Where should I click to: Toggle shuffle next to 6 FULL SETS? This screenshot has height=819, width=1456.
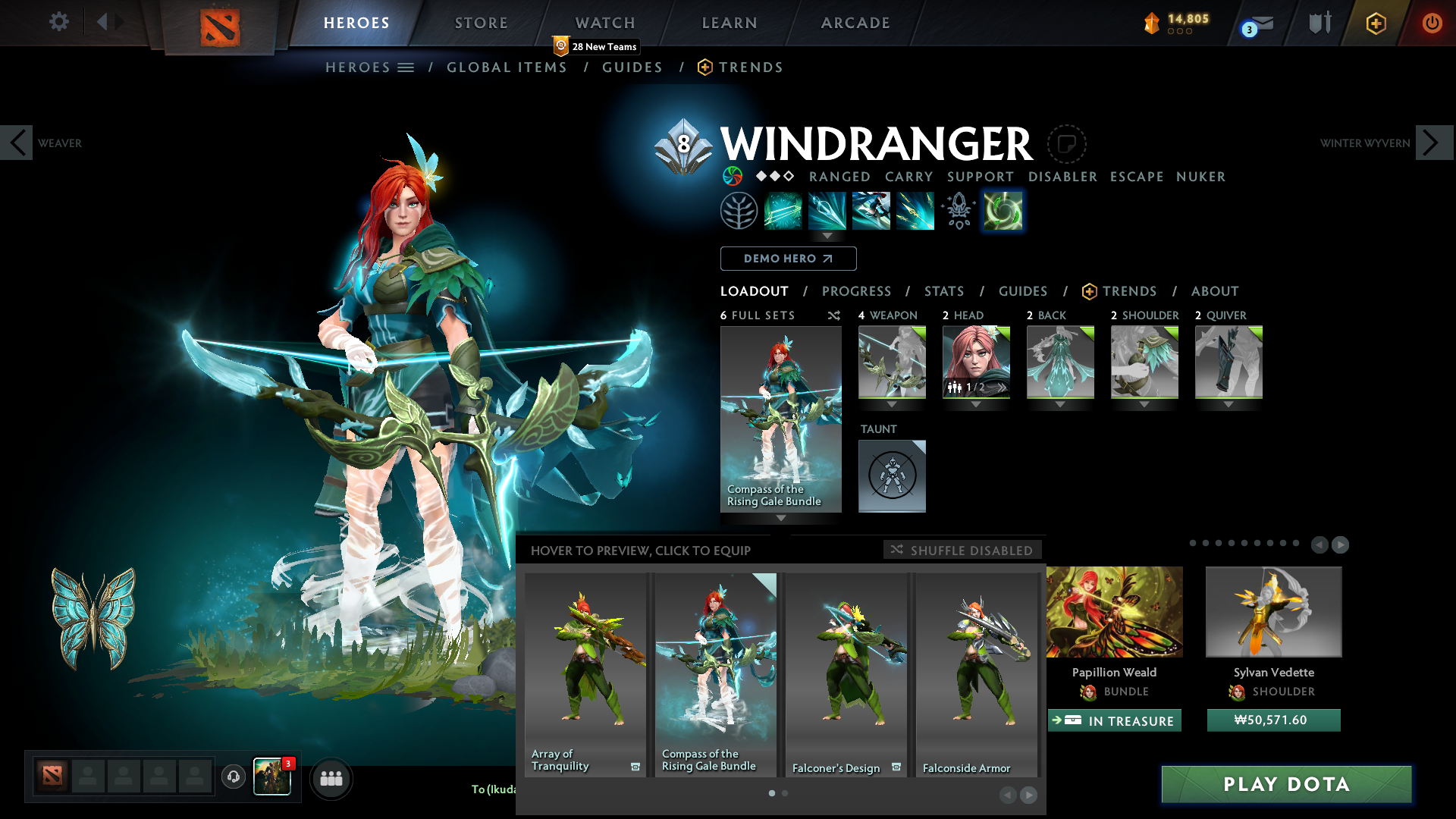834,315
